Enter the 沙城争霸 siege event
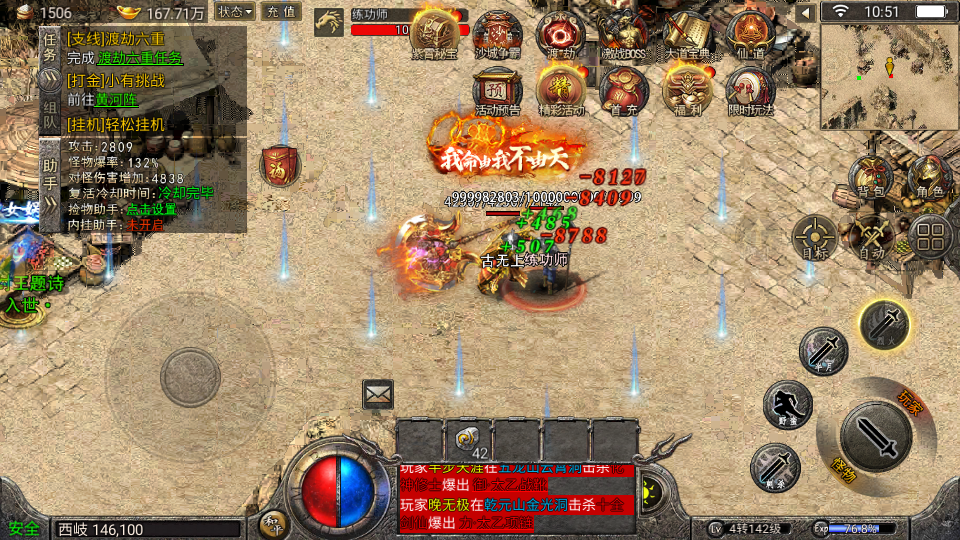The width and height of the screenshot is (960, 540). (x=497, y=34)
